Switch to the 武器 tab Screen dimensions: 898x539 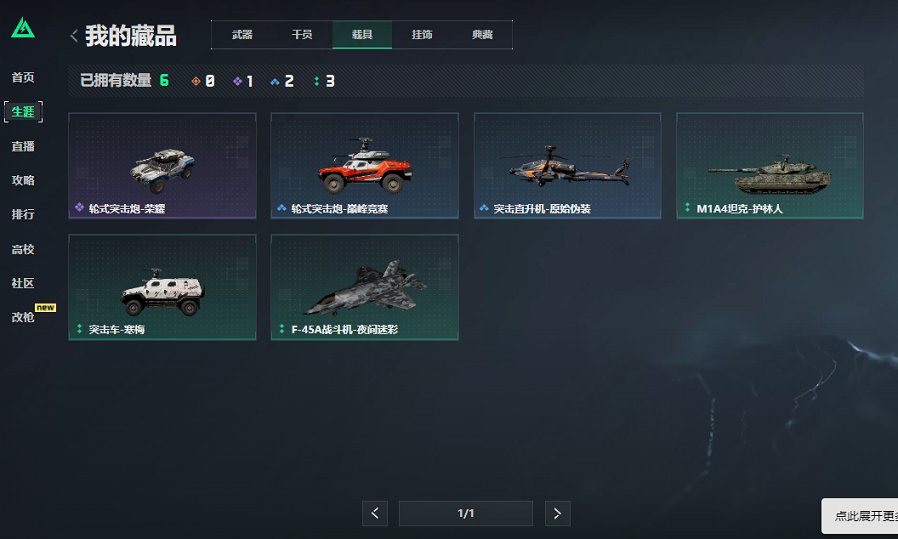pyautogui.click(x=242, y=35)
